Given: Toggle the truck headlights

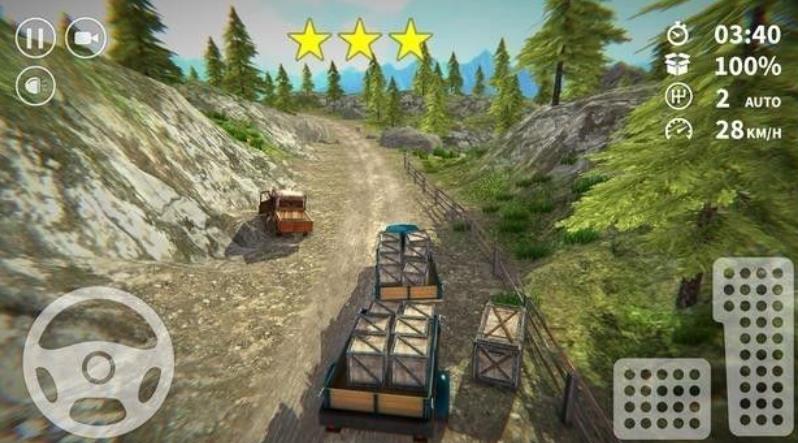Looking at the screenshot, I should [35, 85].
